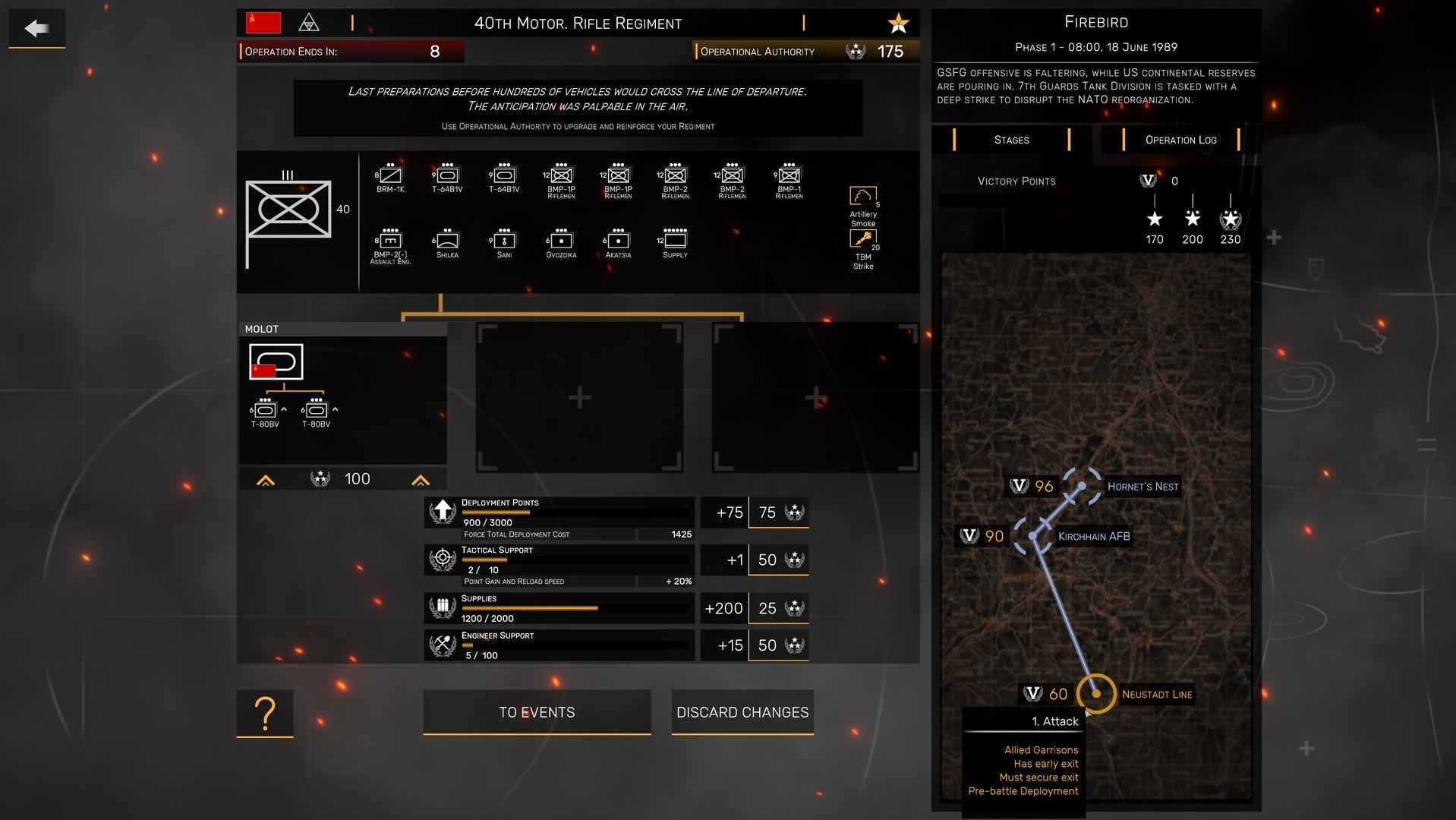Screen dimensions: 1456x820
Task: Switch to the Stages tab
Action: point(1011,140)
